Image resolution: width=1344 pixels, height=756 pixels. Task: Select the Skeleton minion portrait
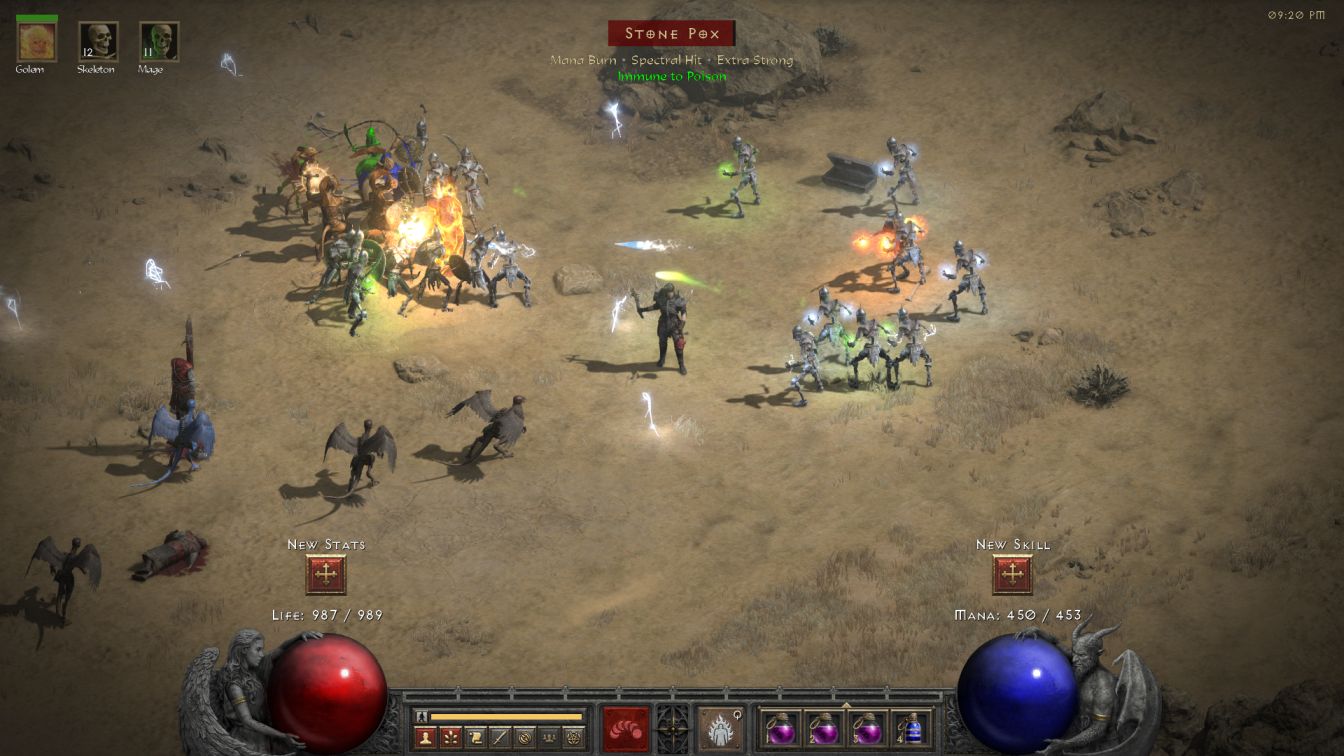97,42
